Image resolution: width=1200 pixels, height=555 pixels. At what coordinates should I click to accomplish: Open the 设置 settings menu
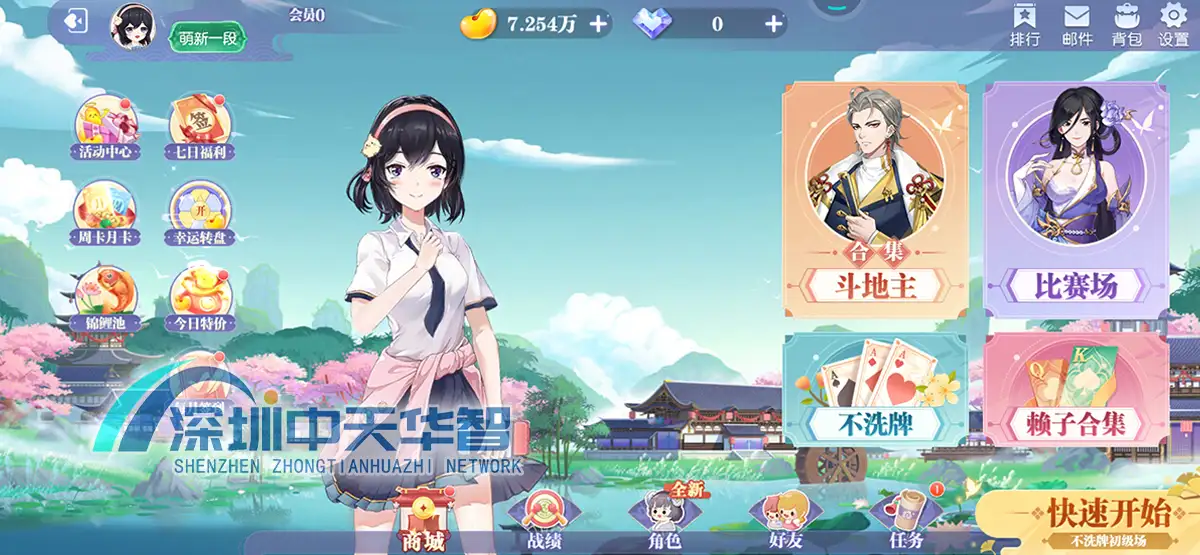1173,24
